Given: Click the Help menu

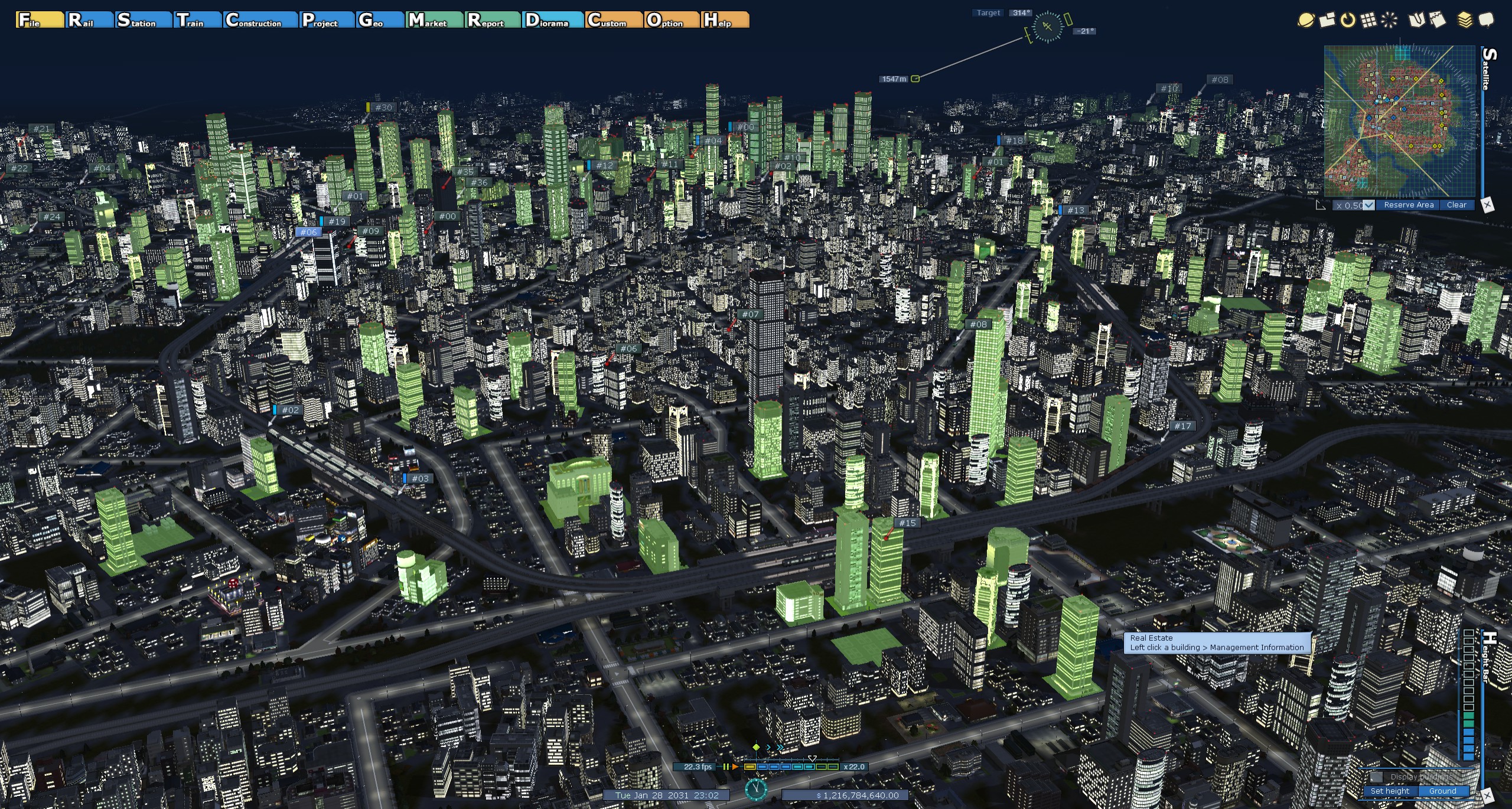Looking at the screenshot, I should (725, 20).
